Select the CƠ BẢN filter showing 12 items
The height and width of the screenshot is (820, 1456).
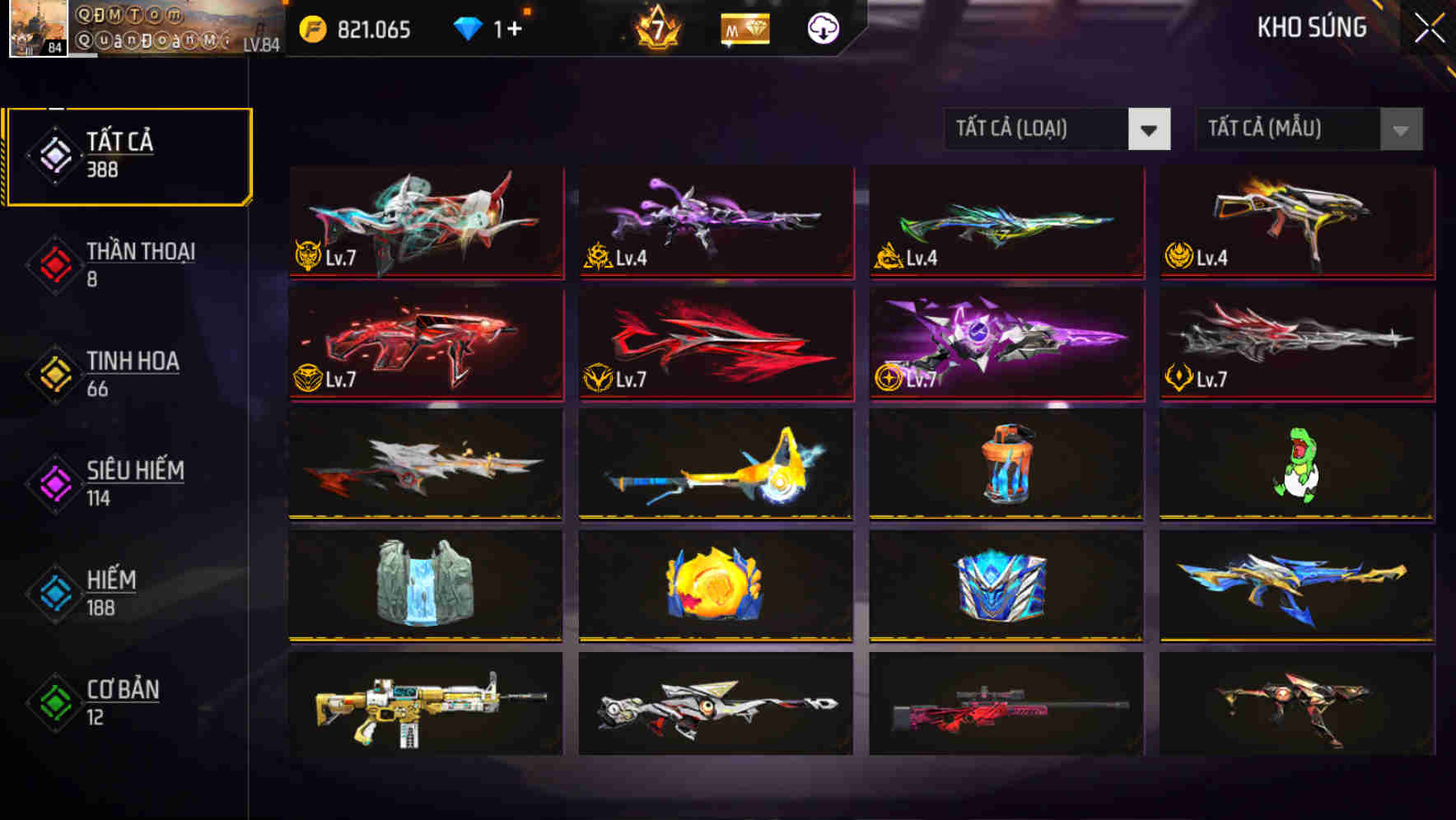pos(124,702)
